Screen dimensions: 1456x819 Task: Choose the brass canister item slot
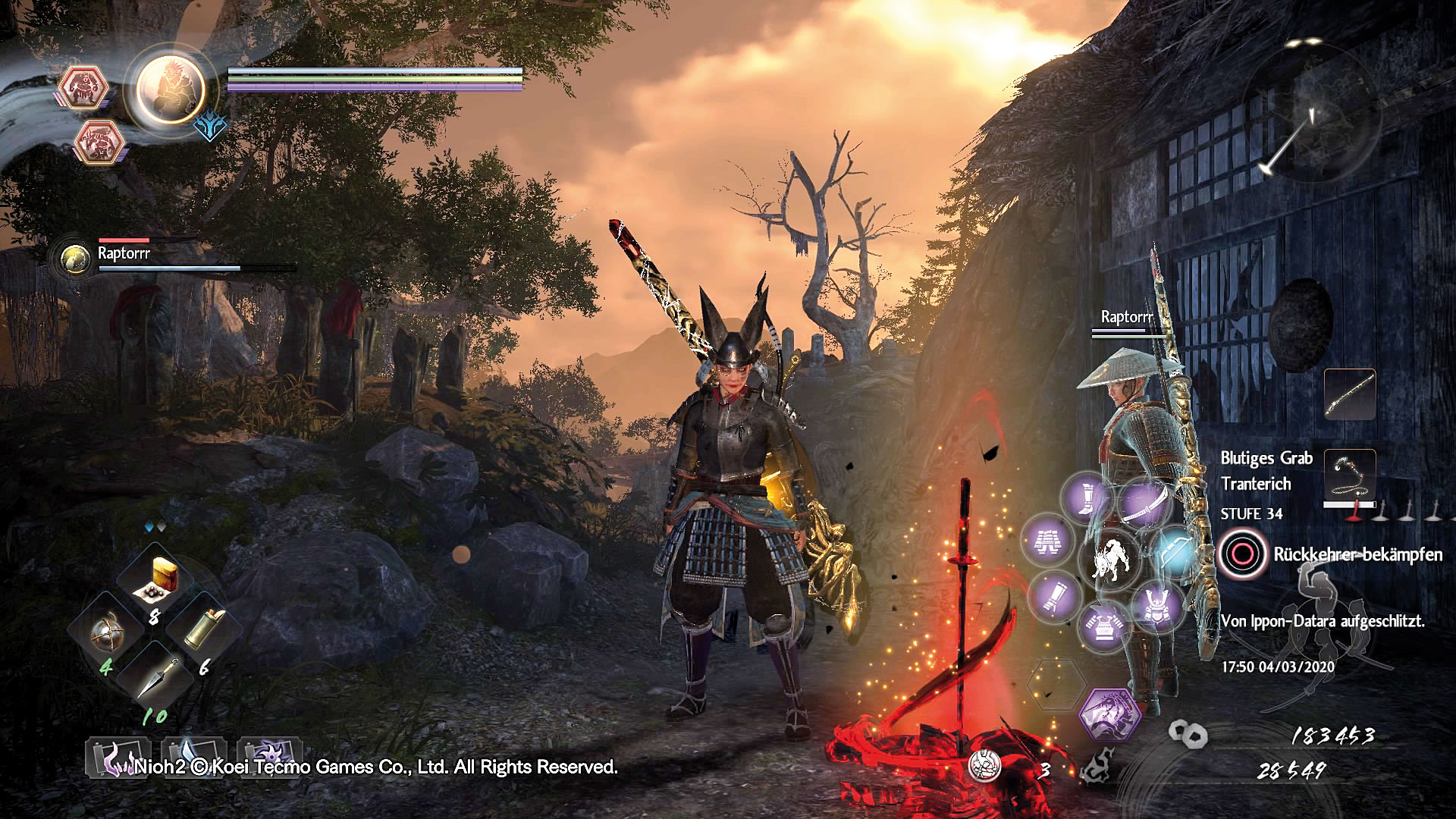click(x=205, y=629)
